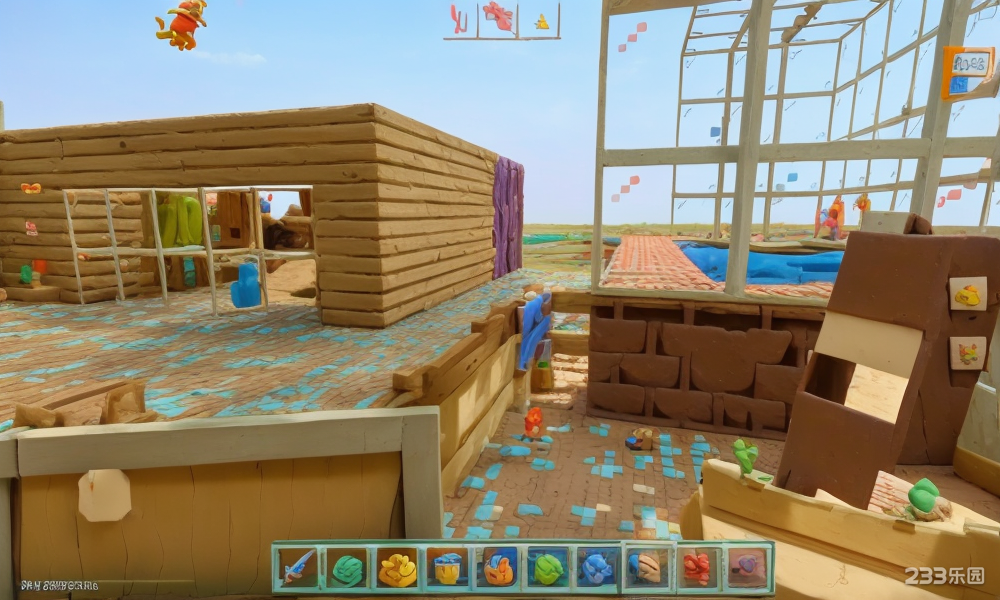Choose the plain yellow fist hotbar slot
1000x600 pixels.
point(397,568)
